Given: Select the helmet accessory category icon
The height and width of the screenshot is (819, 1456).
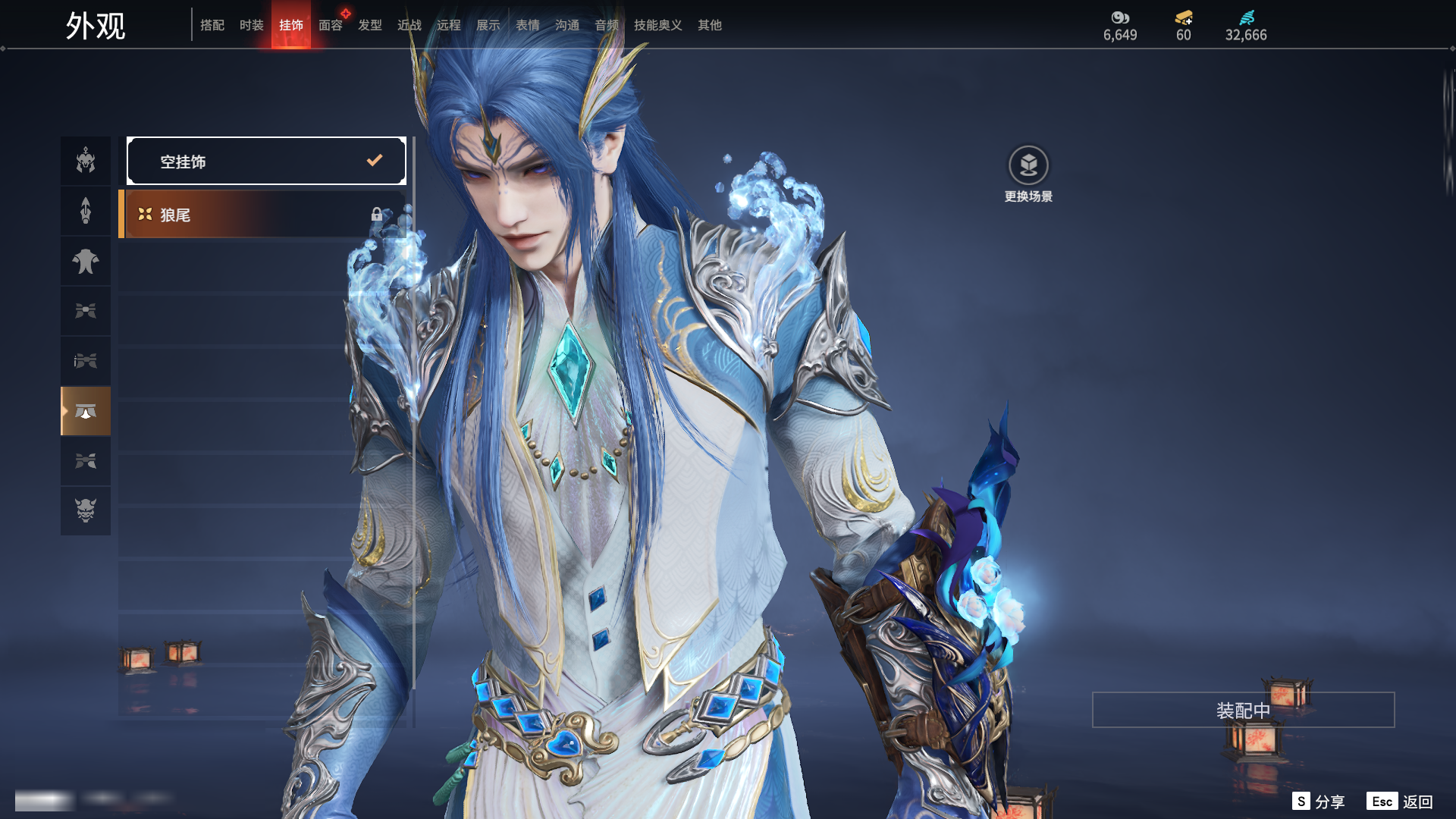Looking at the screenshot, I should point(86,161).
